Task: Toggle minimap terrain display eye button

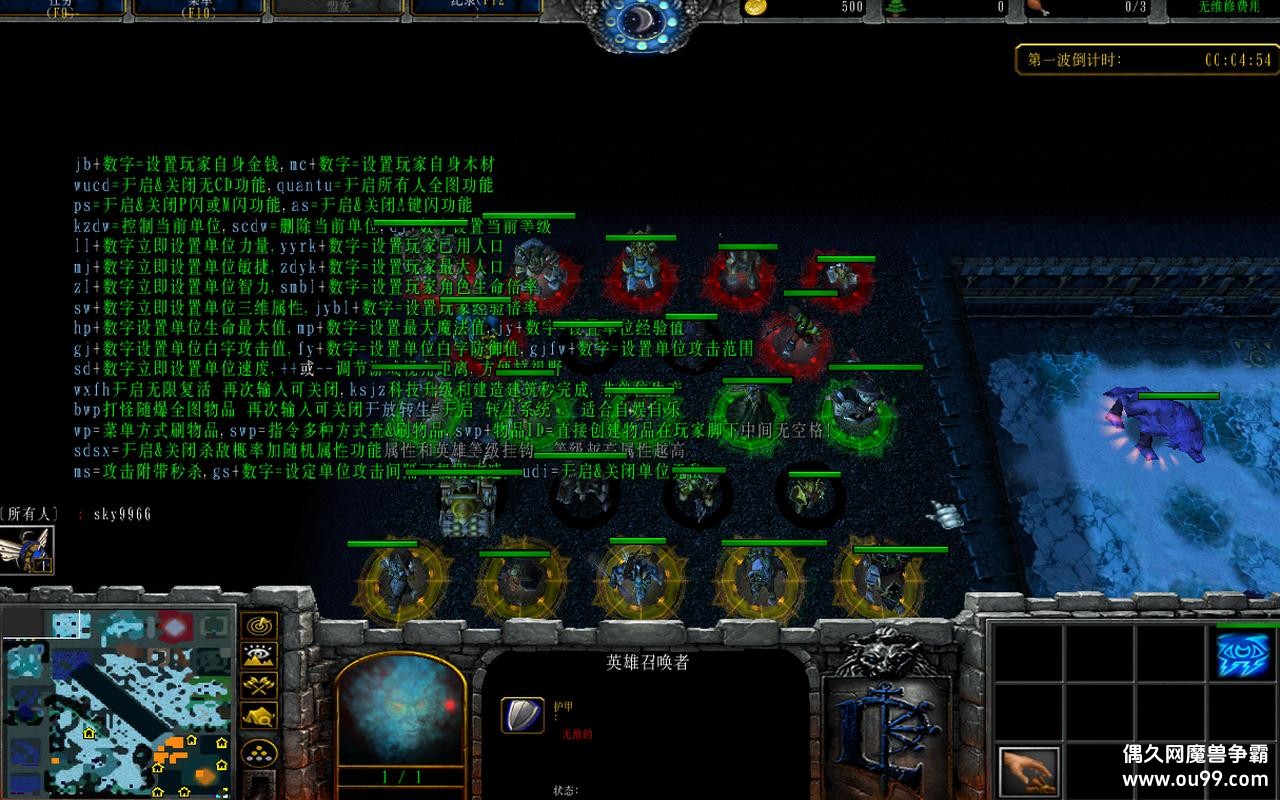Action: (261, 656)
